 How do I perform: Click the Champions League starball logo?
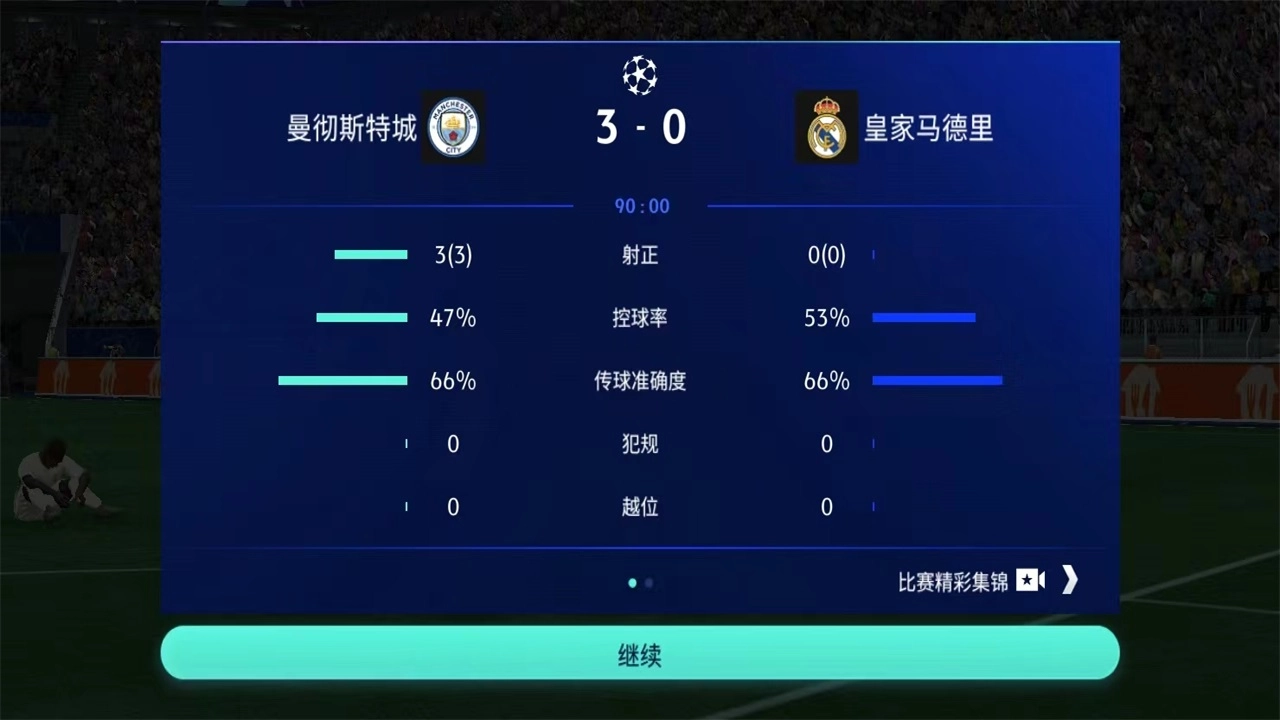[x=639, y=75]
